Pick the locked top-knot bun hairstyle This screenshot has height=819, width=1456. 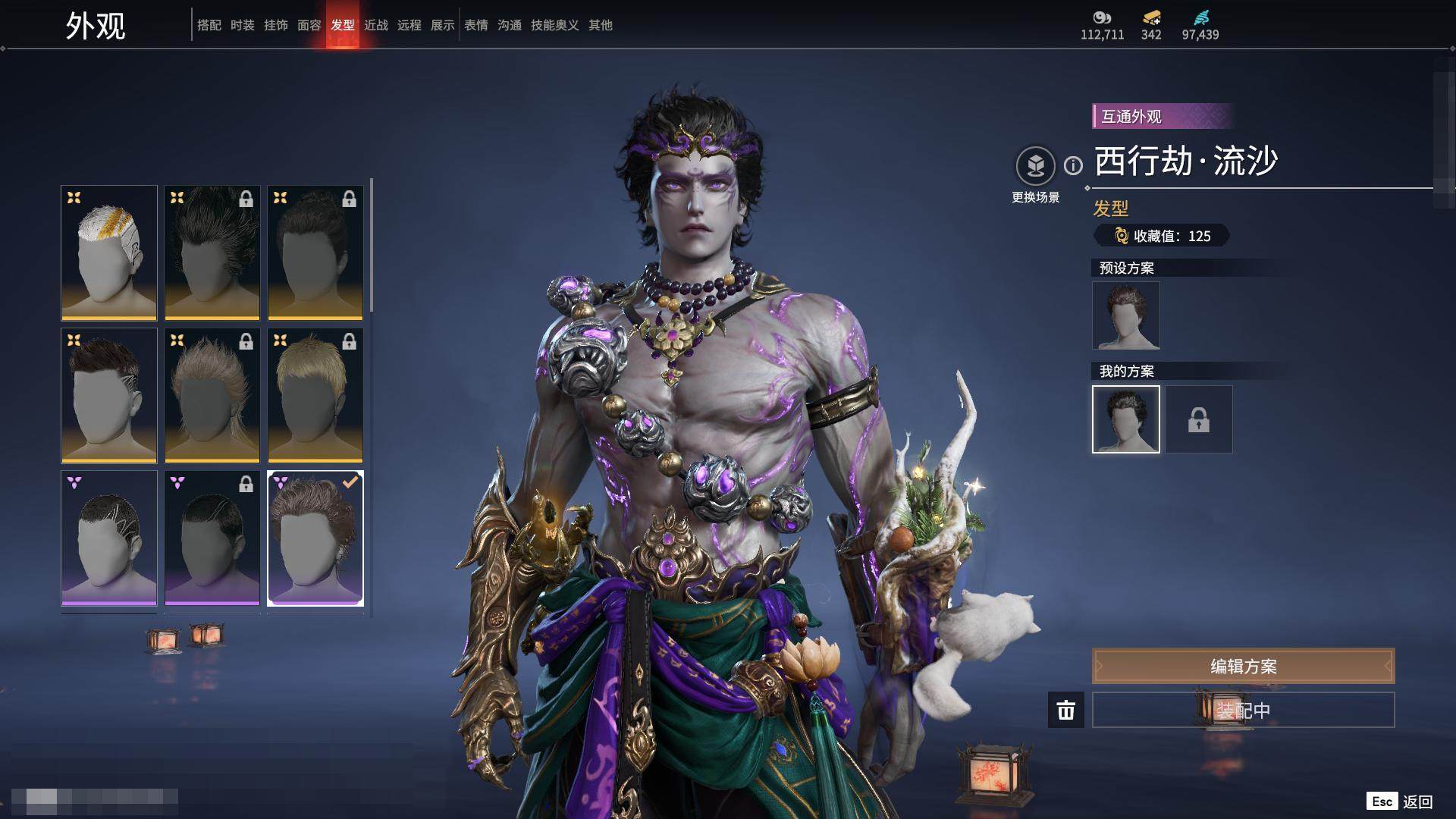(315, 253)
